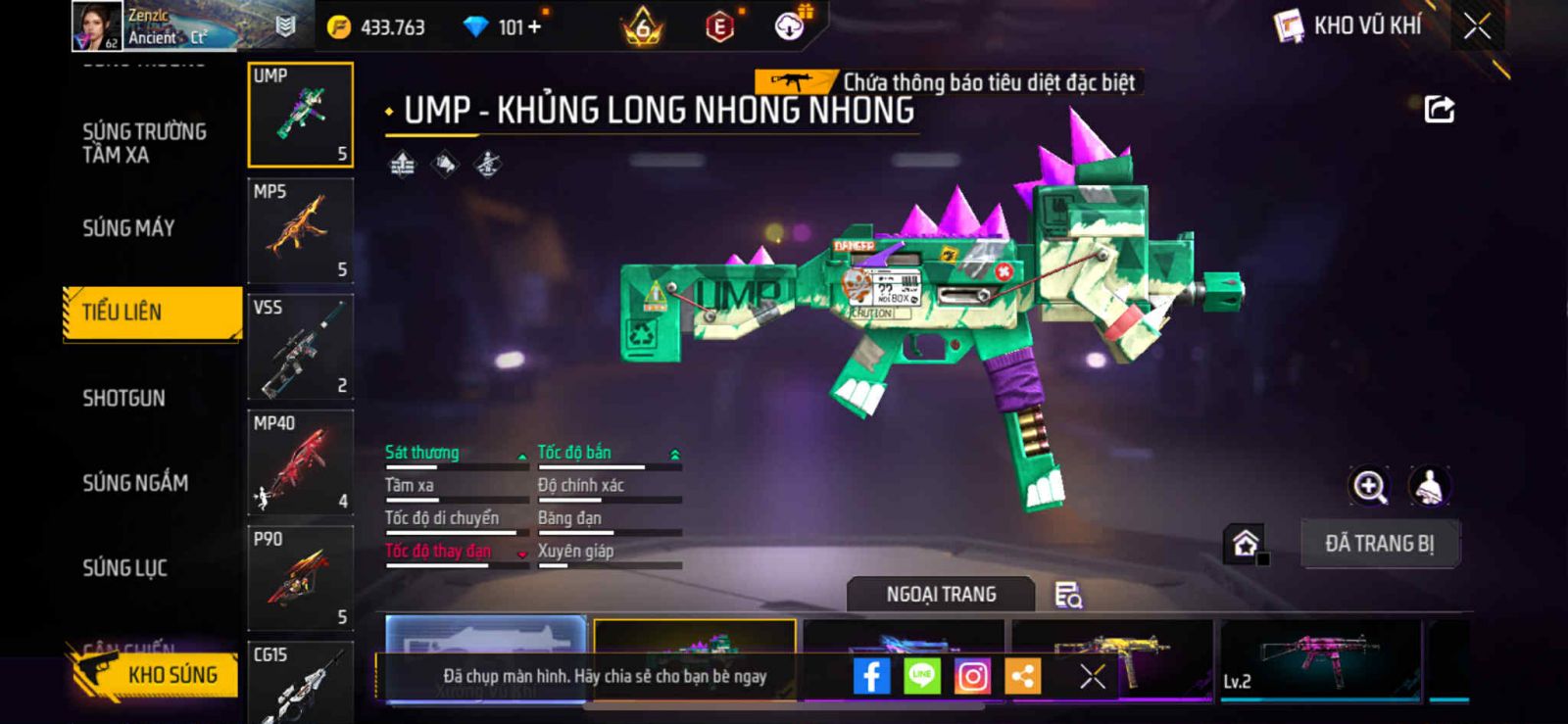Viewport: 1568px width, 724px height.
Task: Close the weapon screen with the X
Action: [1477, 26]
